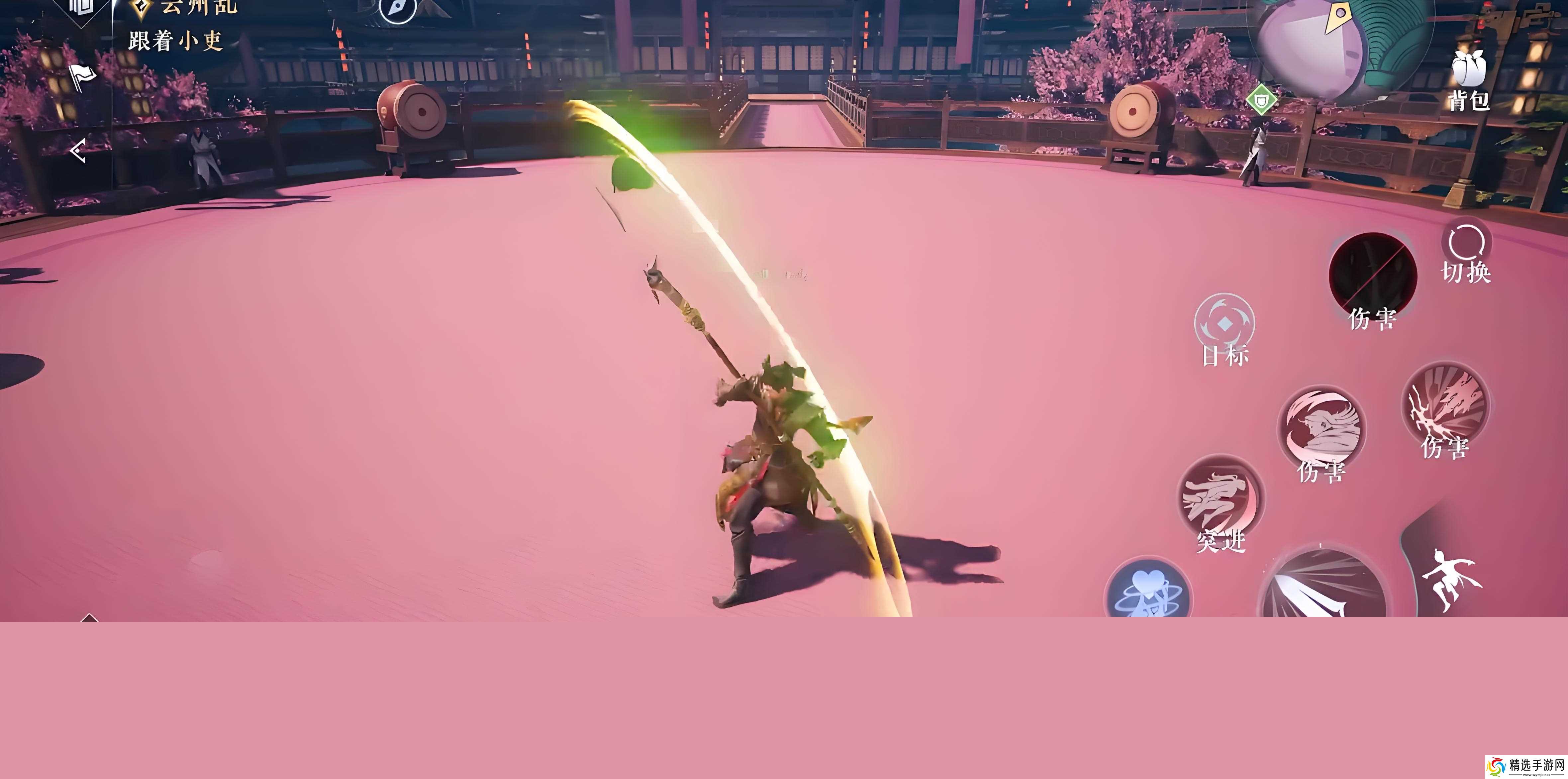The height and width of the screenshot is (779, 1568).
Task: Collapse panel with left arrow chevron
Action: click(78, 151)
